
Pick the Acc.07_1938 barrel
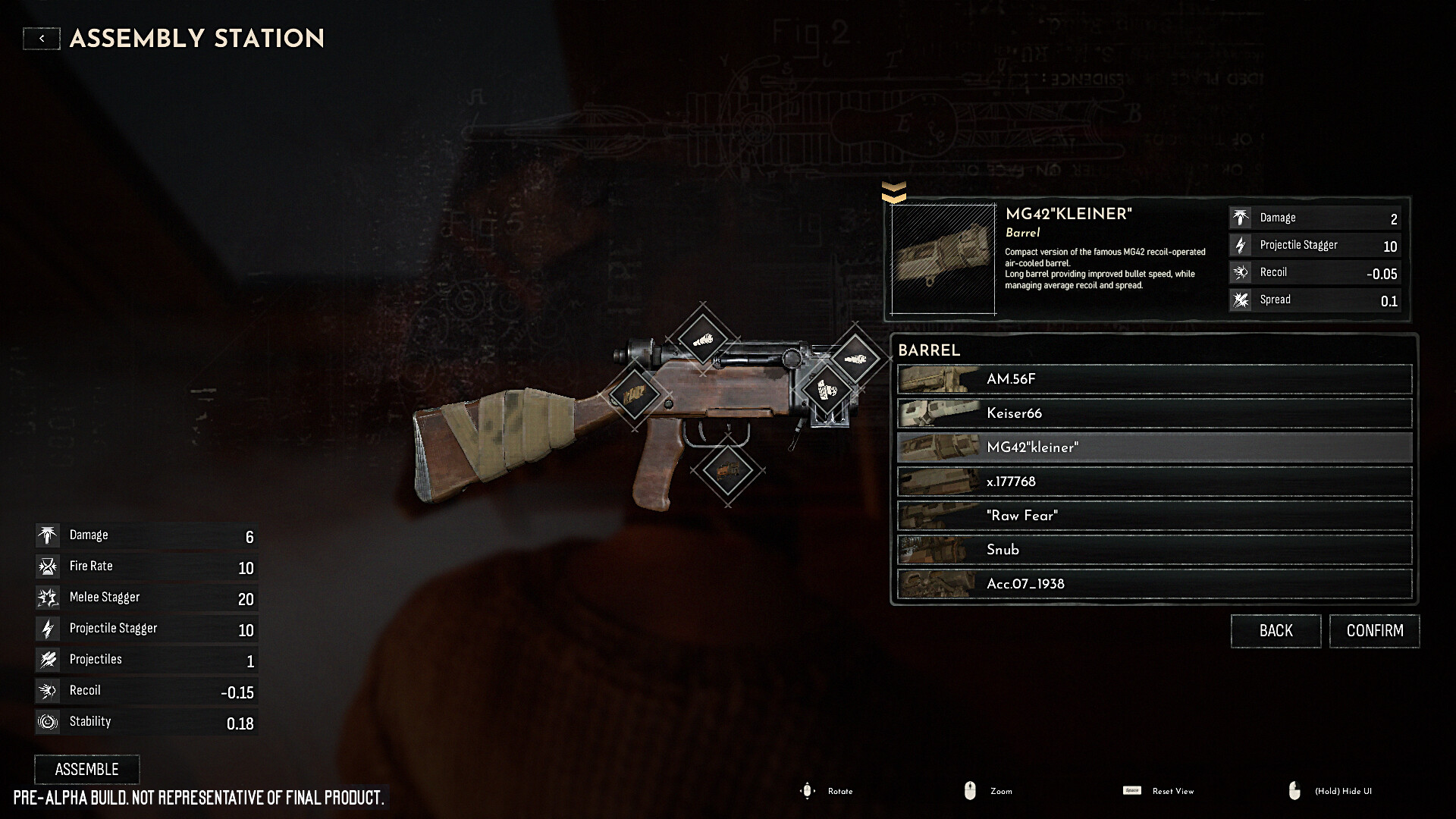coord(1154,584)
